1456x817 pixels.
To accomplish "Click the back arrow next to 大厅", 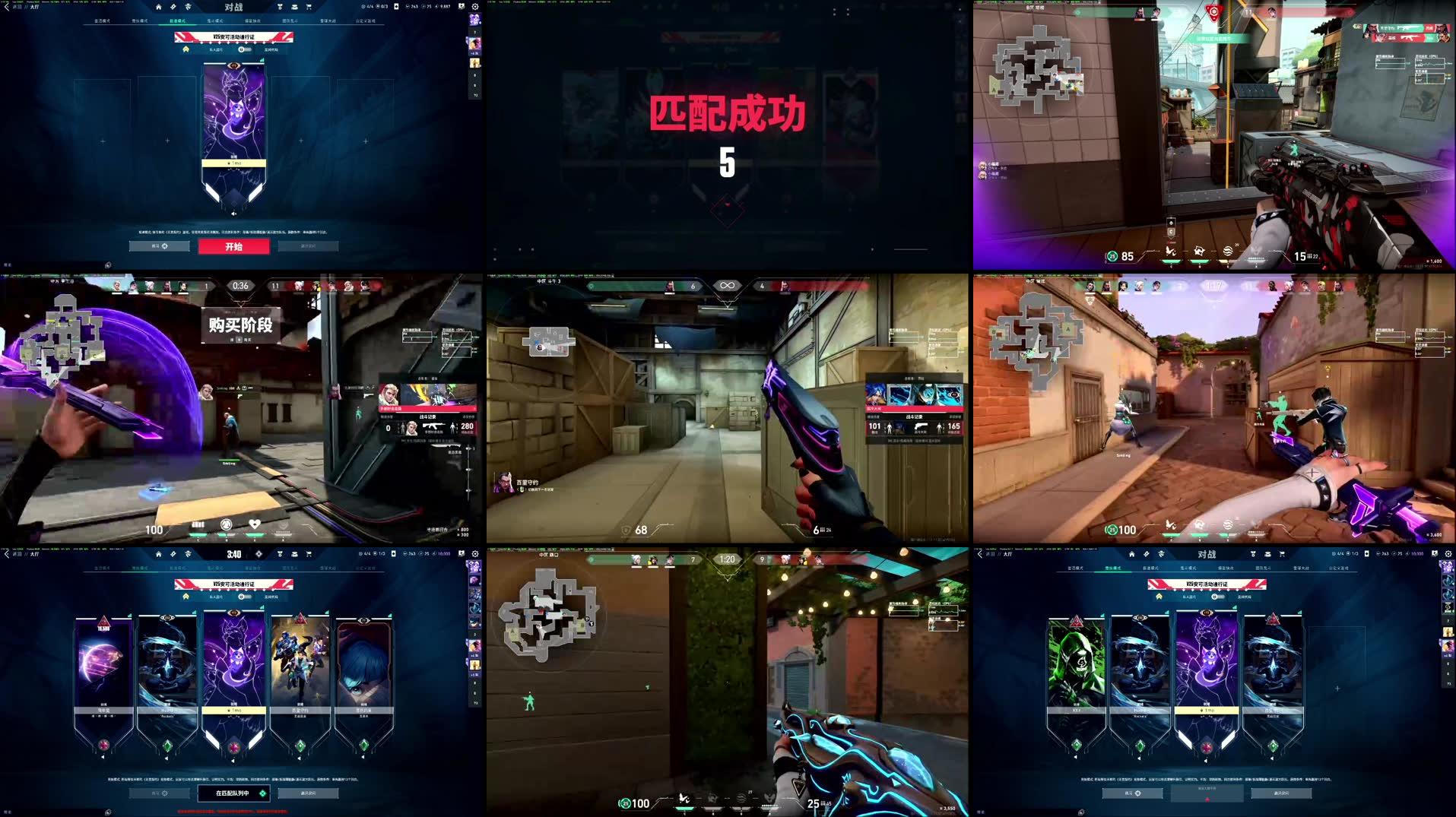I will pyautogui.click(x=6, y=6).
